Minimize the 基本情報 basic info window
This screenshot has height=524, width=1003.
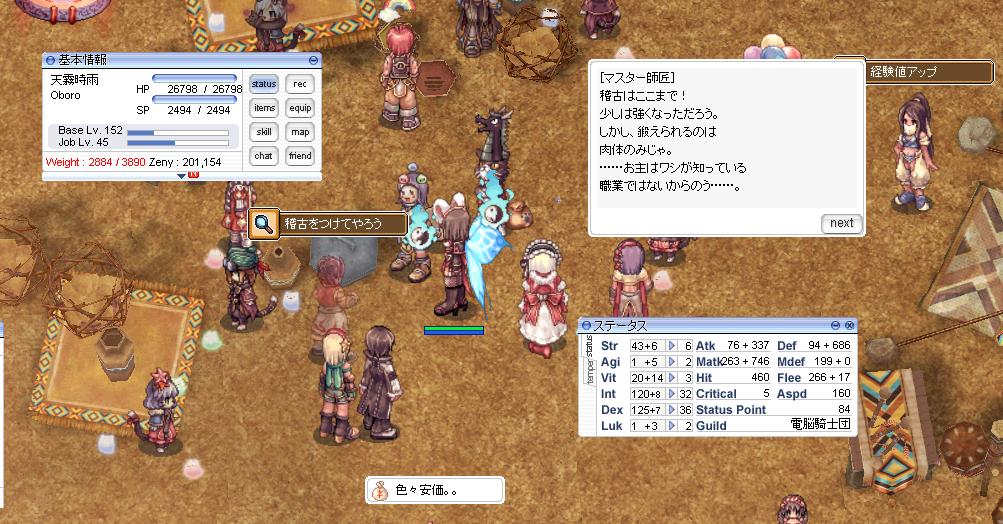pyautogui.click(x=313, y=60)
